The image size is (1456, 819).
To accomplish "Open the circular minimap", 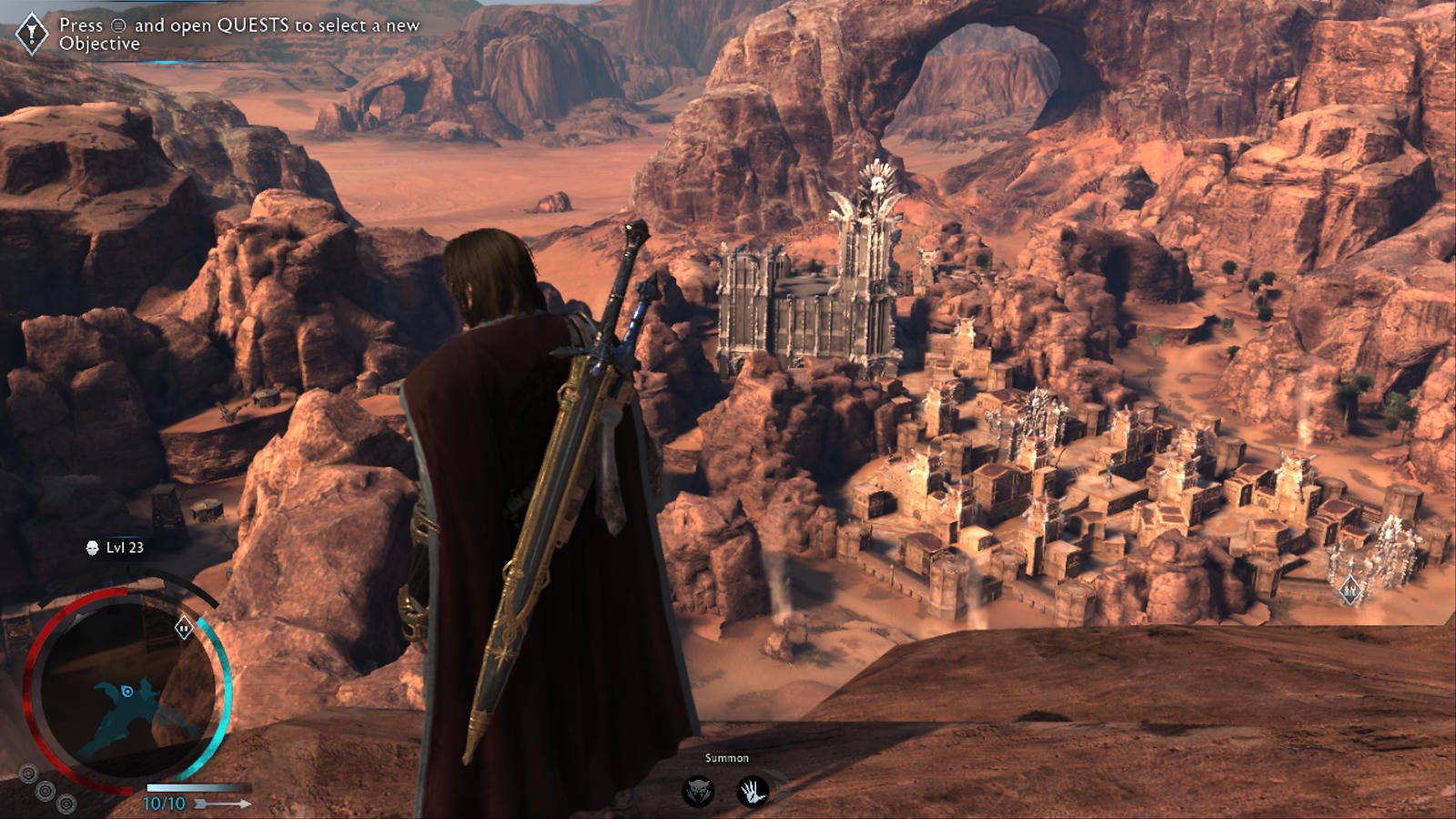I will click(128, 693).
